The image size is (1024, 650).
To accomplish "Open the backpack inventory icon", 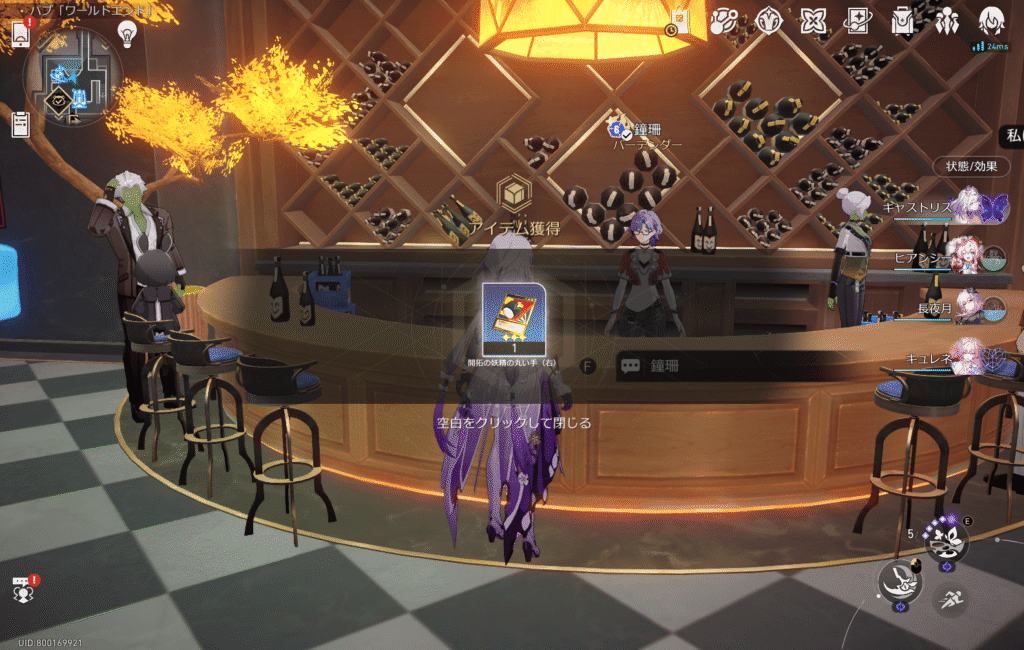I will point(903,21).
